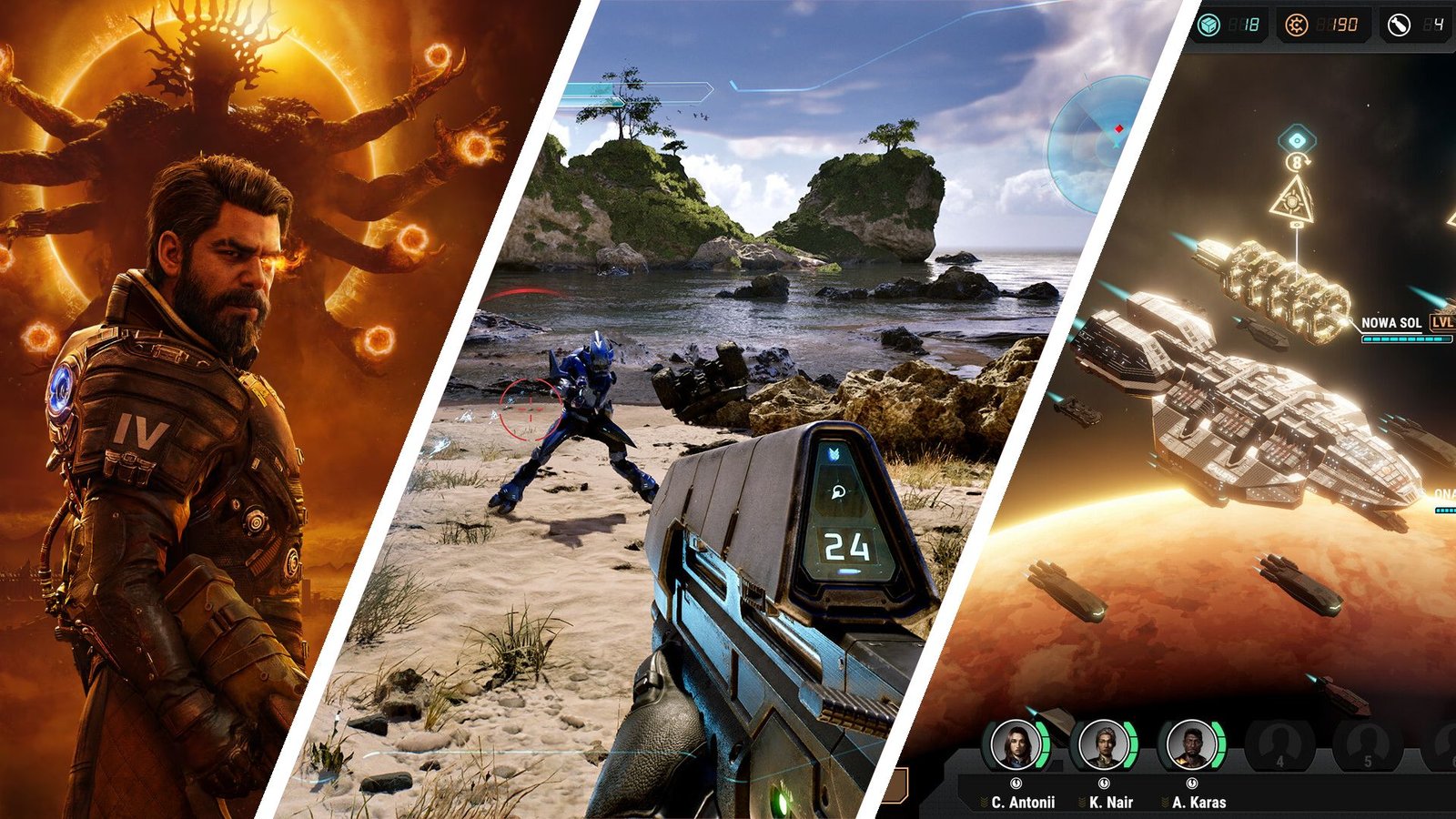Enable the empty crew slot 4
The height and width of the screenshot is (819, 1456).
pyautogui.click(x=1279, y=743)
